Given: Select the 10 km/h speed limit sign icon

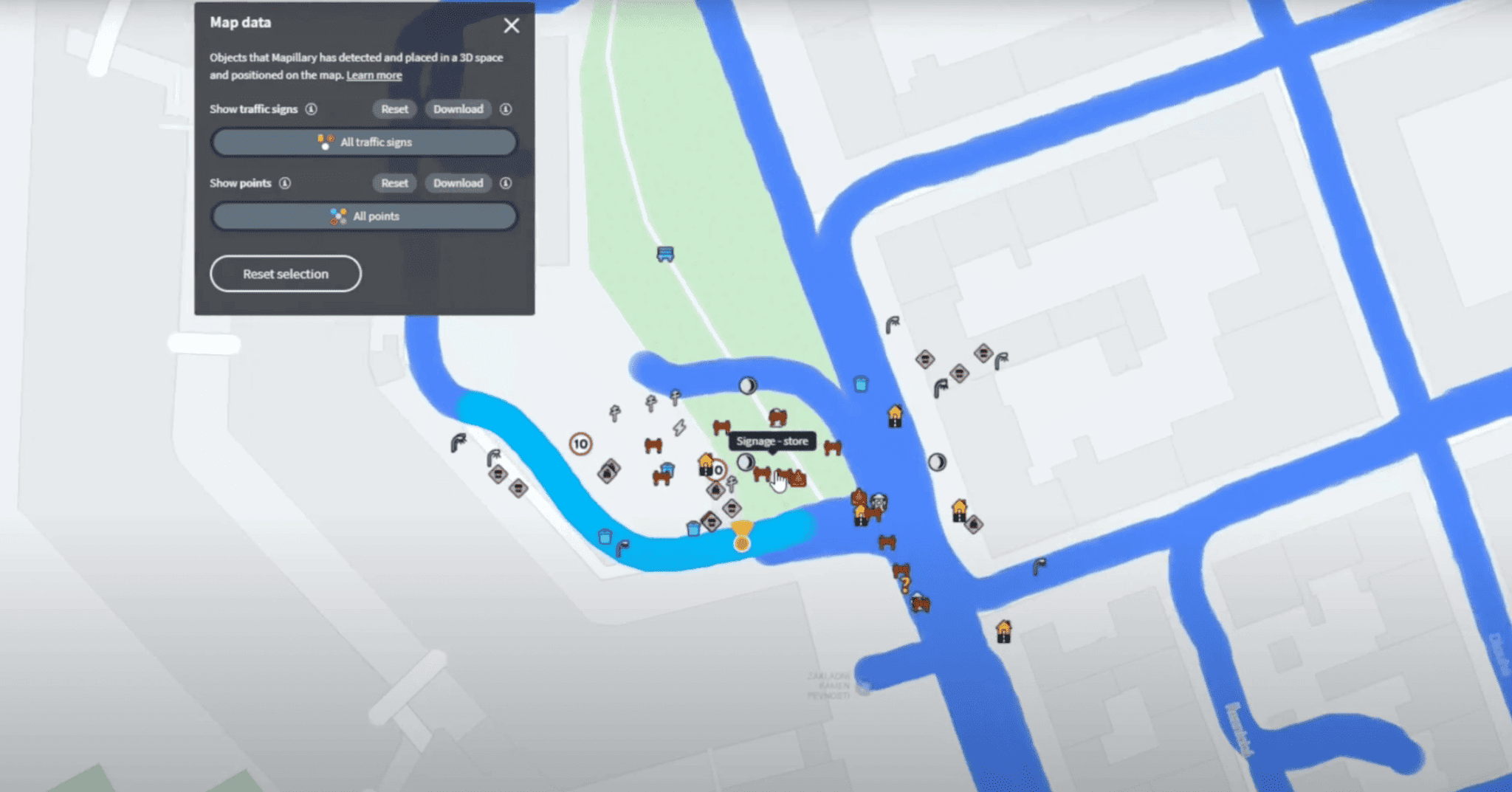Looking at the screenshot, I should pos(581,444).
